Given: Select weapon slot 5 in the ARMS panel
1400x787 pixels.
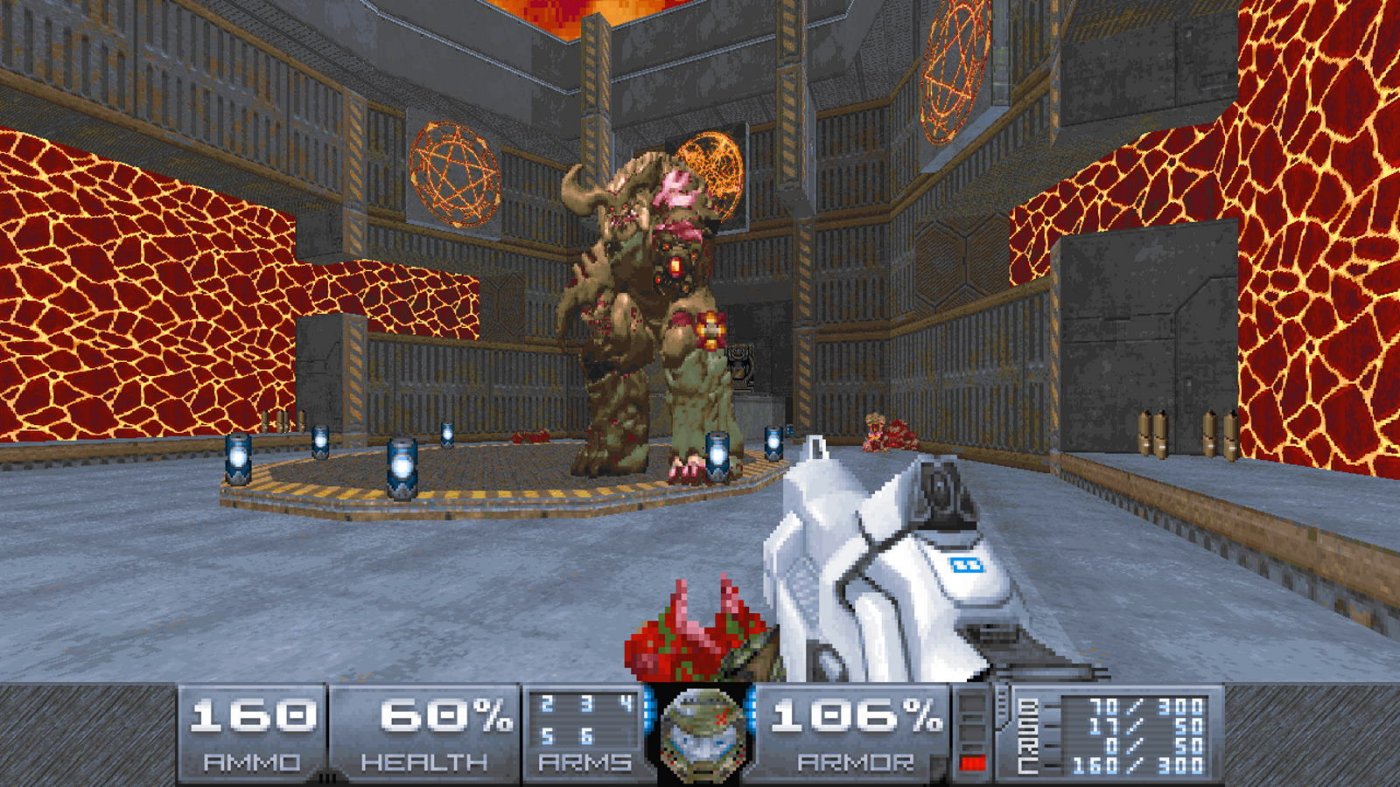Looking at the screenshot, I should click(547, 736).
